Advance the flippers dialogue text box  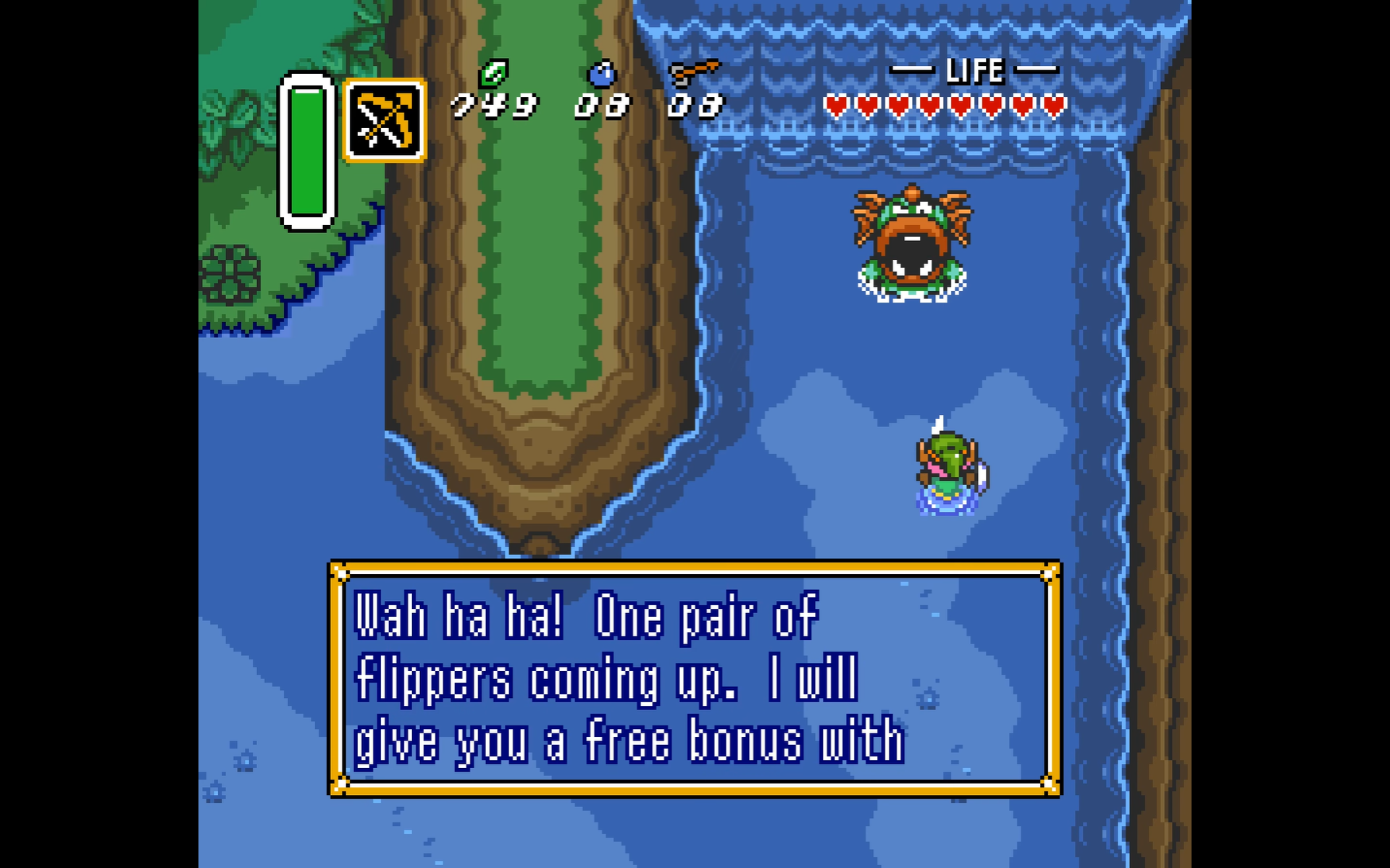coord(695,678)
